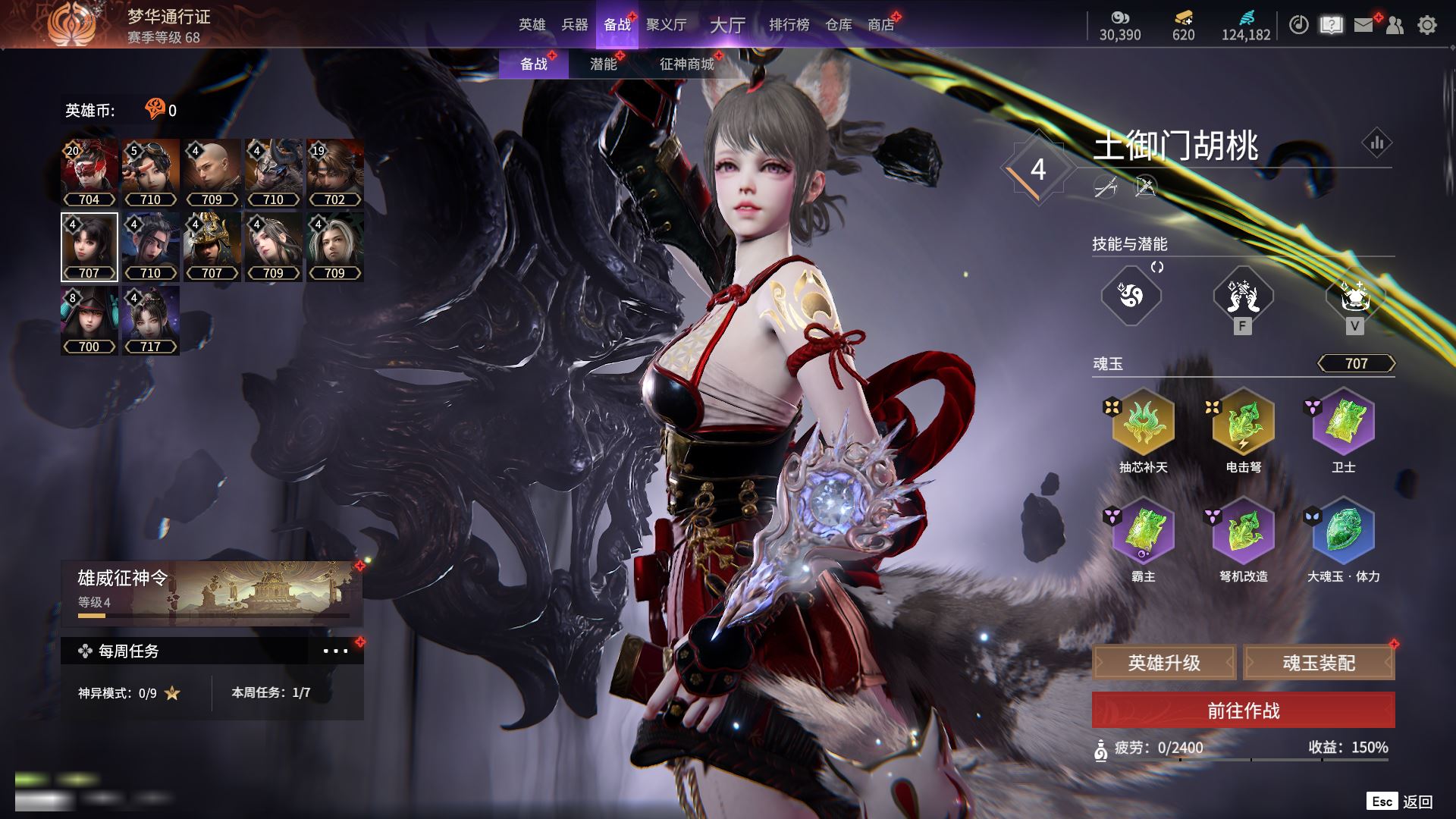The width and height of the screenshot is (1456, 819).
Task: Open the 仓库 warehouse
Action: tap(839, 25)
